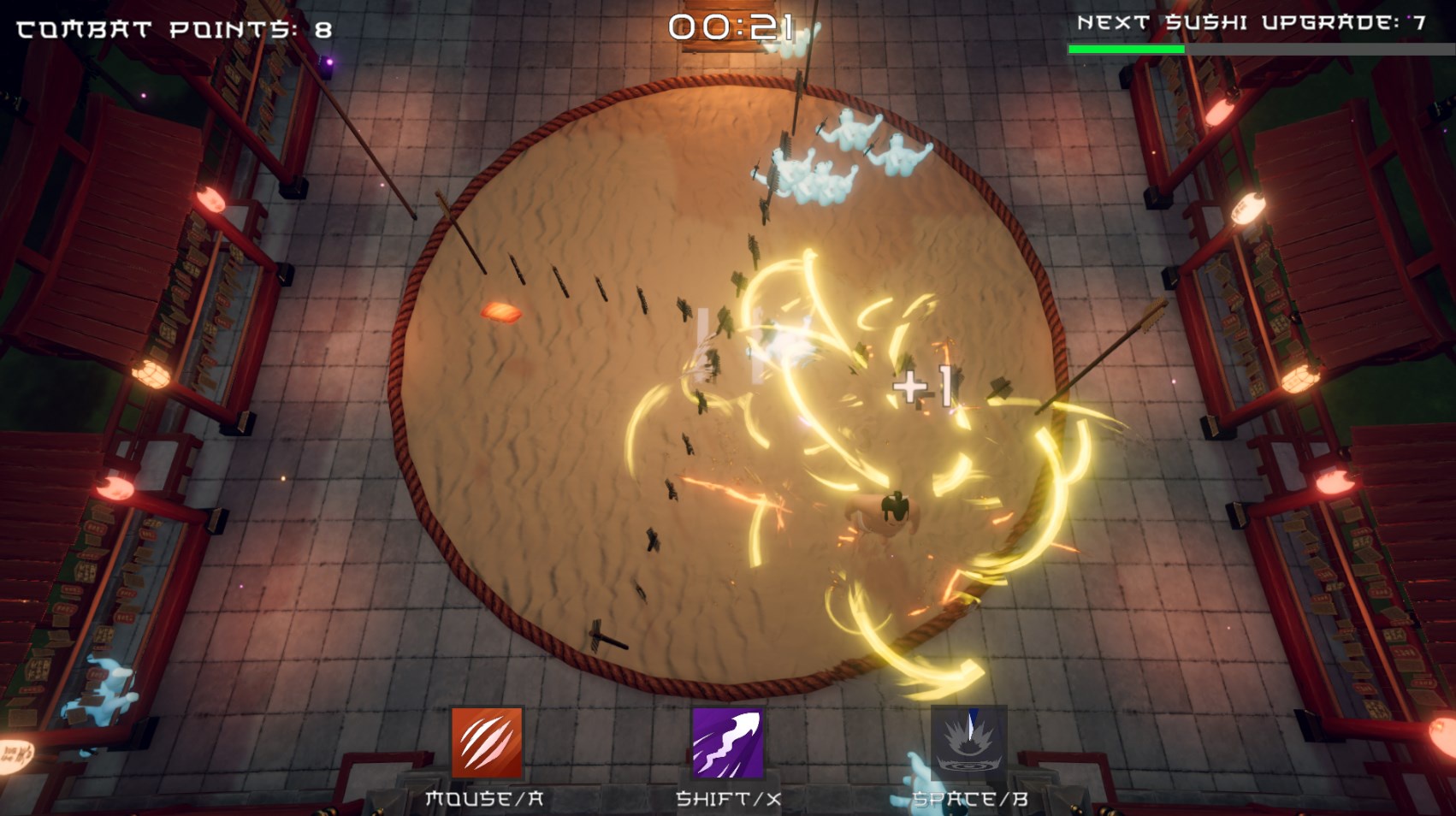The height and width of the screenshot is (816, 1456).
Task: Use the purple dash strike ability
Action: (727, 742)
